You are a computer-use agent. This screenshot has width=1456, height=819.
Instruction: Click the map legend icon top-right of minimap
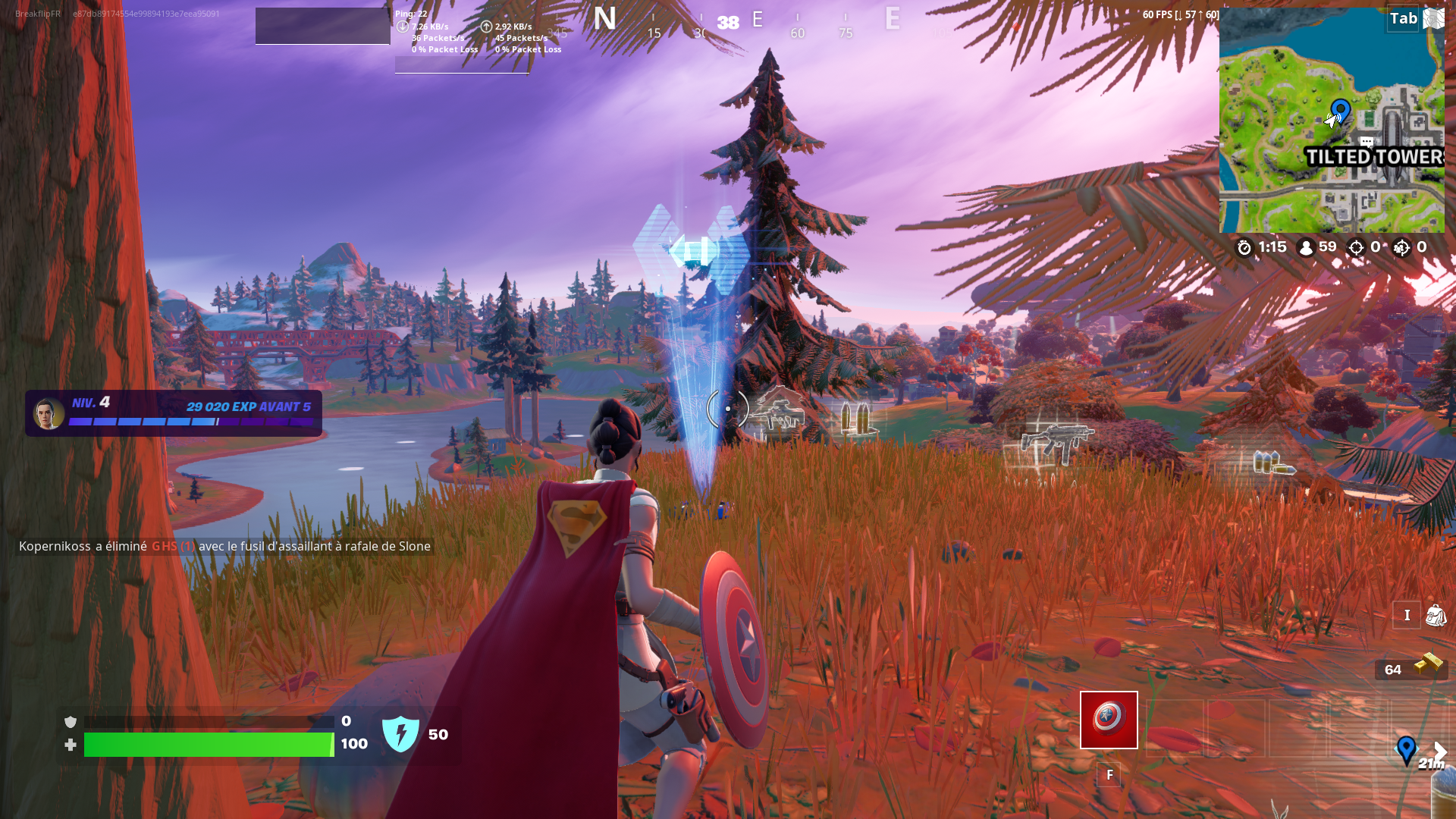click(1434, 18)
